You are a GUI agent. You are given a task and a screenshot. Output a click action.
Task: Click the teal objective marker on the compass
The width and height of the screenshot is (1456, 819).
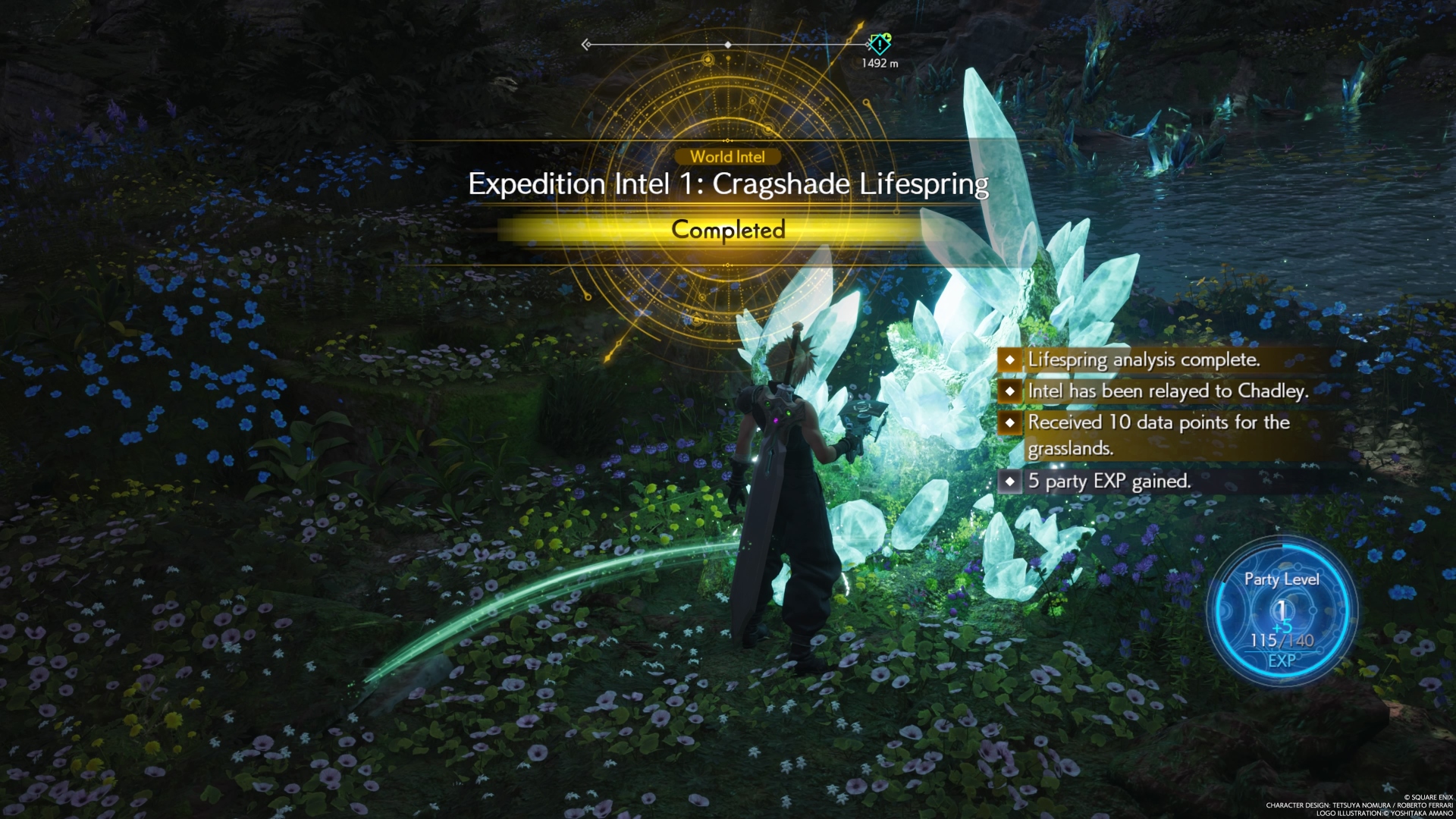coord(880,44)
